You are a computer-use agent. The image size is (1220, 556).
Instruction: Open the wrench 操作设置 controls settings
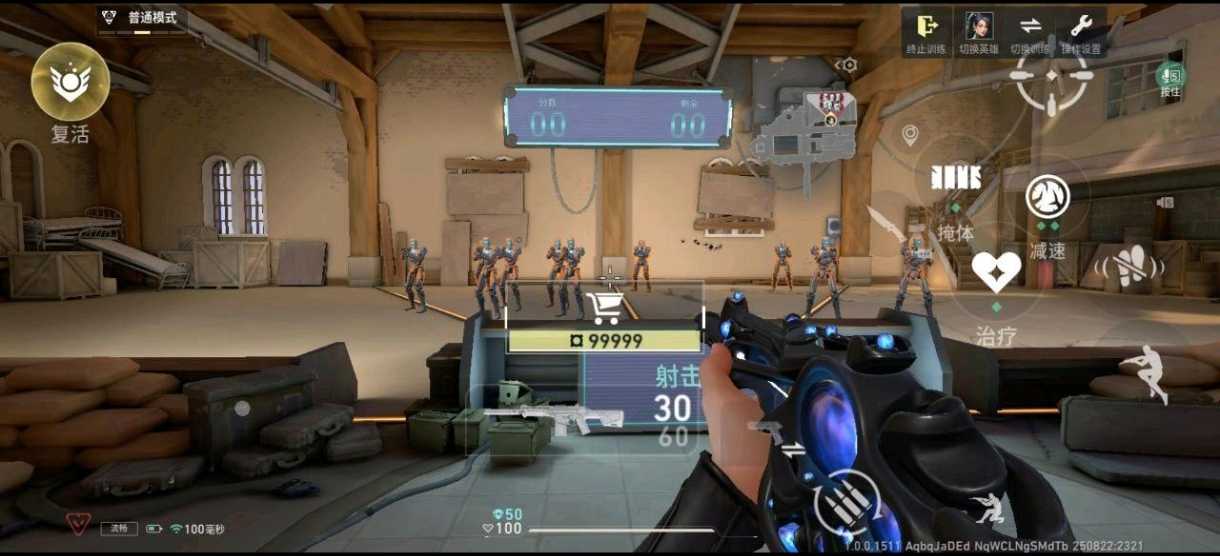pyautogui.click(x=1081, y=28)
